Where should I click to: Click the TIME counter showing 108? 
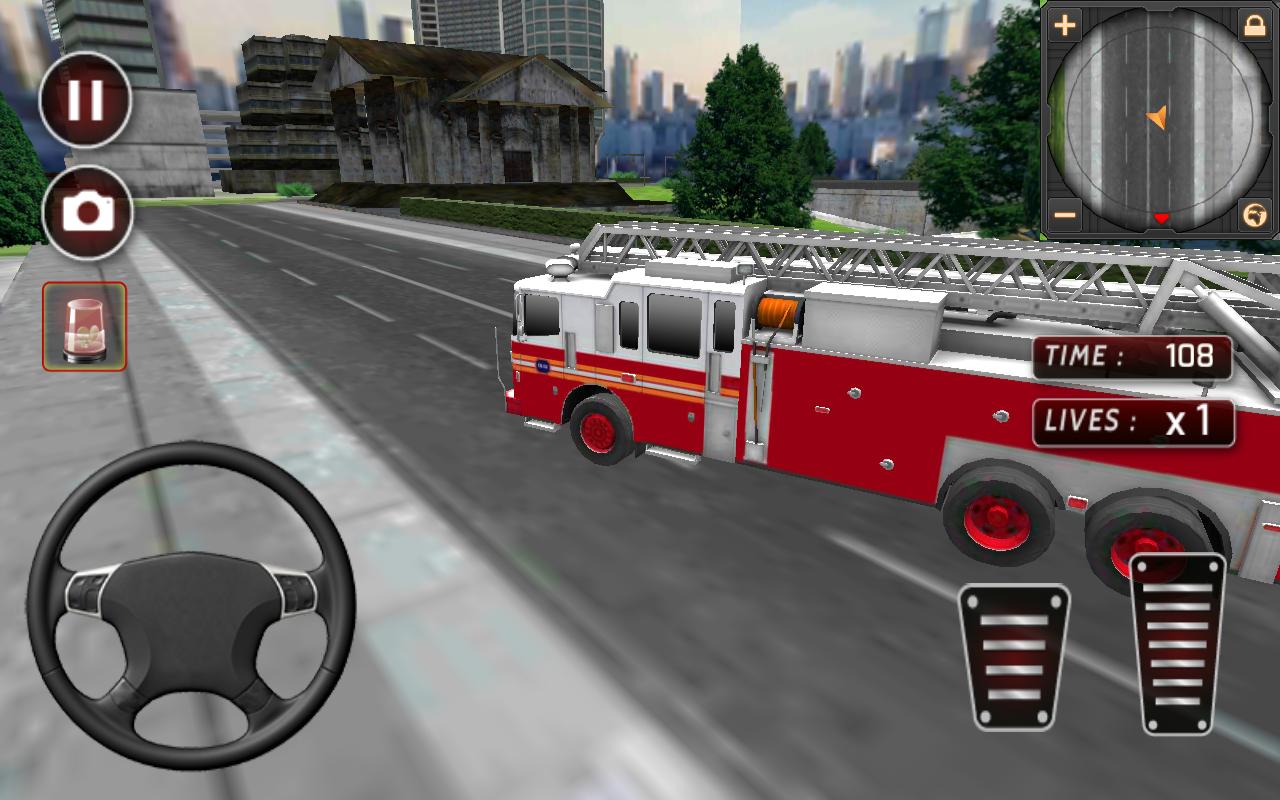coord(1133,357)
